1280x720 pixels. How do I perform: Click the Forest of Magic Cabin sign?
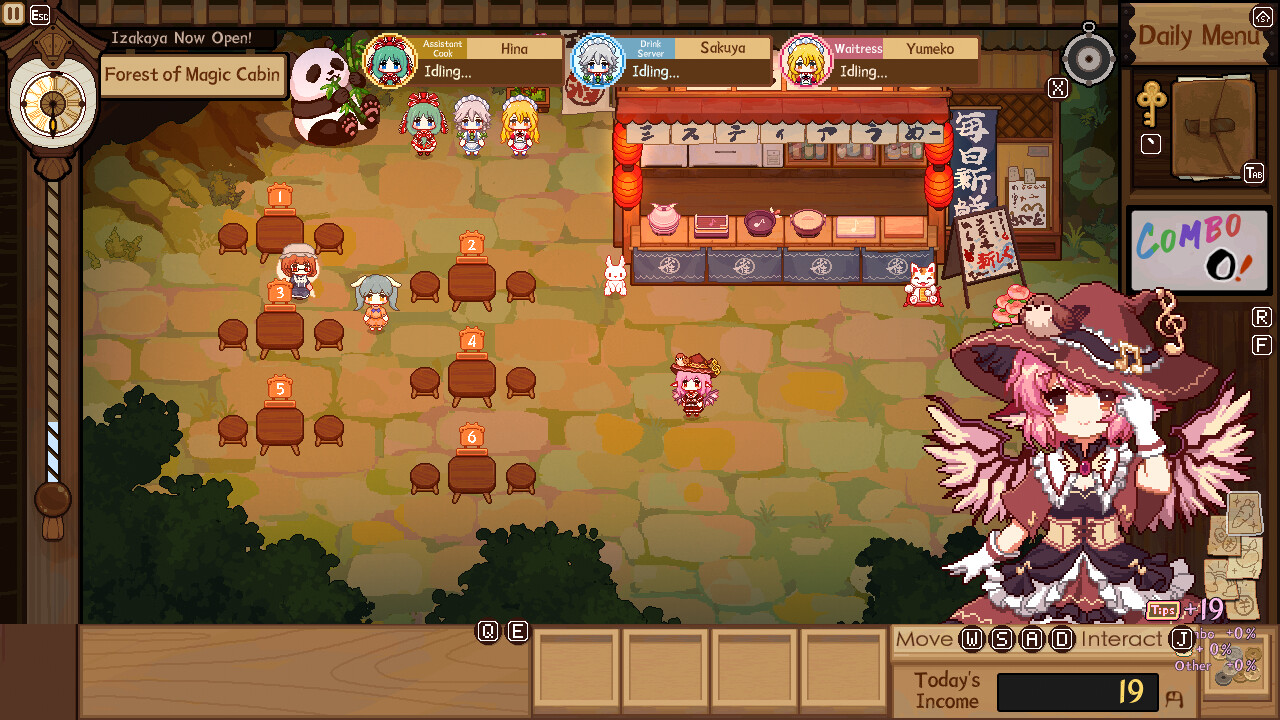193,75
